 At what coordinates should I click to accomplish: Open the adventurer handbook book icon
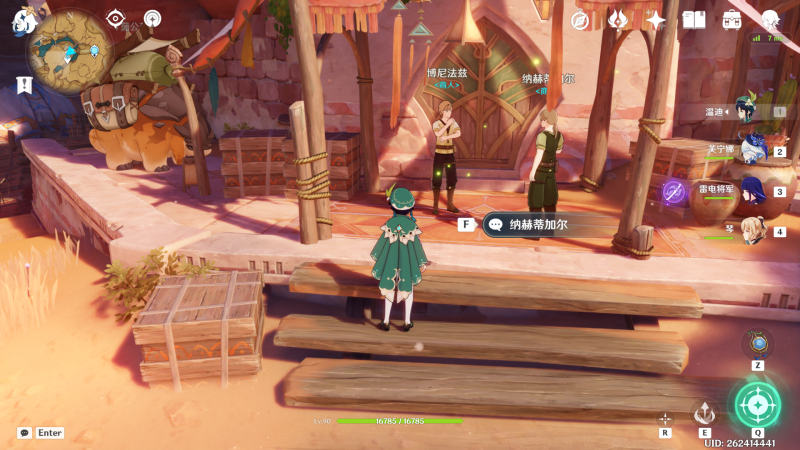694,20
